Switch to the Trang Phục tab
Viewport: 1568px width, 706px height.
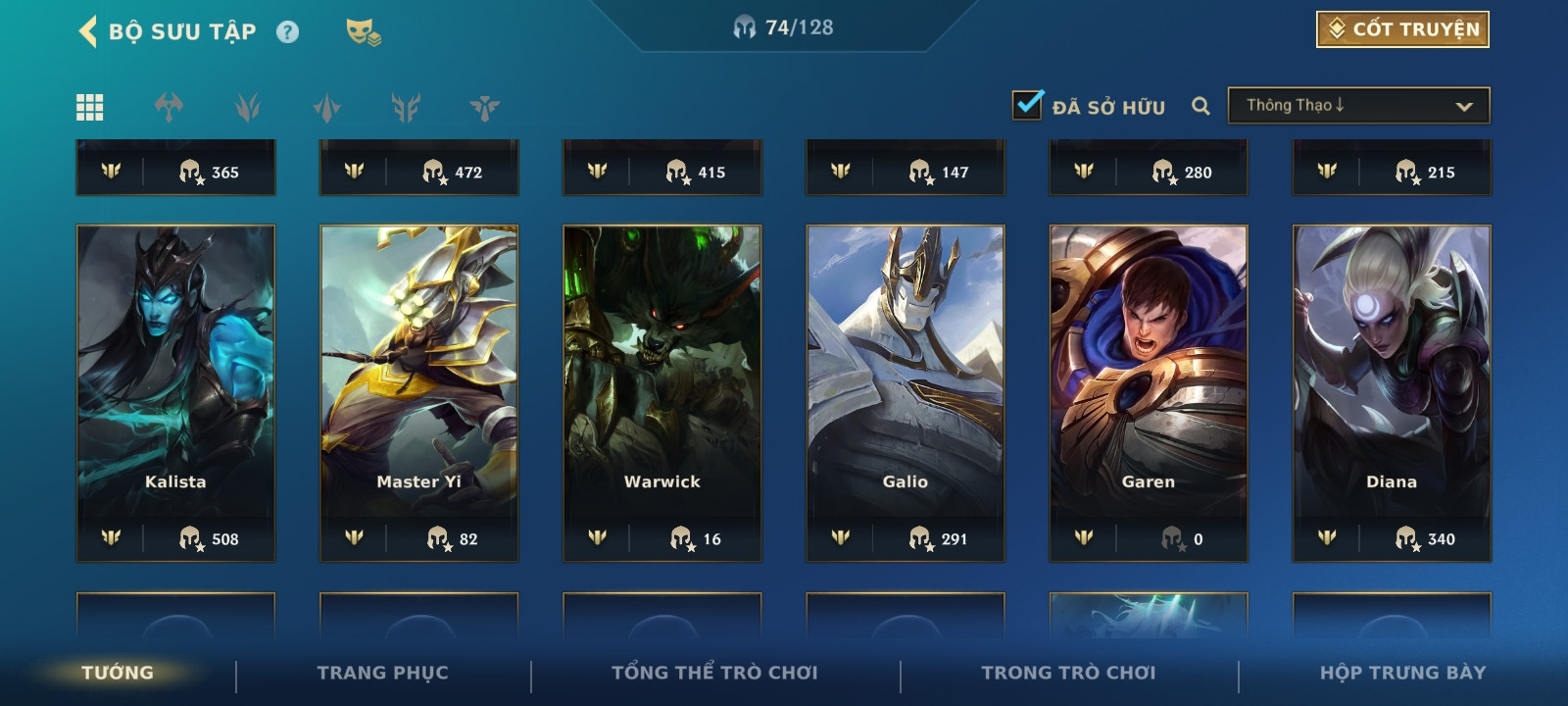coord(382,673)
